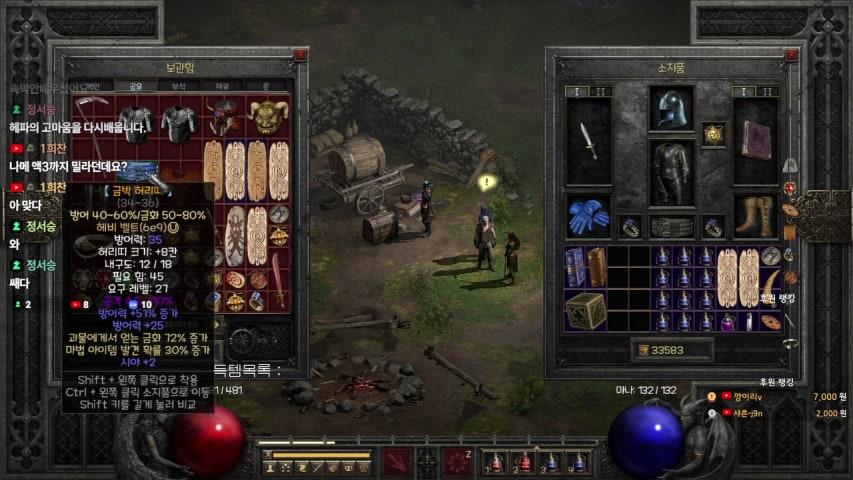Select the equipped helmet slot
This screenshot has width=853, height=480.
coord(671,107)
